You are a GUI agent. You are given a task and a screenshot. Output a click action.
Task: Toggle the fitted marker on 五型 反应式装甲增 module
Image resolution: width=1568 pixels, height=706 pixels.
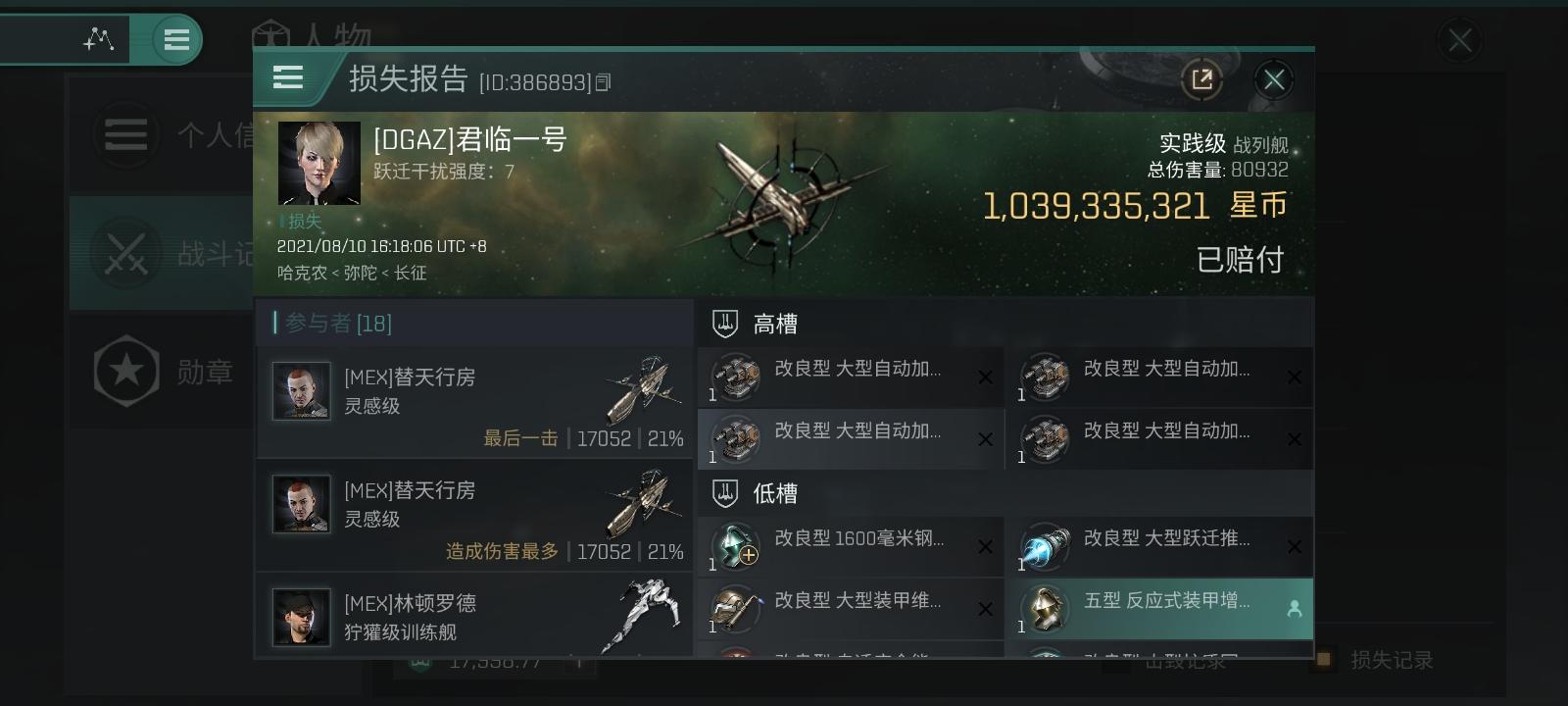point(1295,609)
